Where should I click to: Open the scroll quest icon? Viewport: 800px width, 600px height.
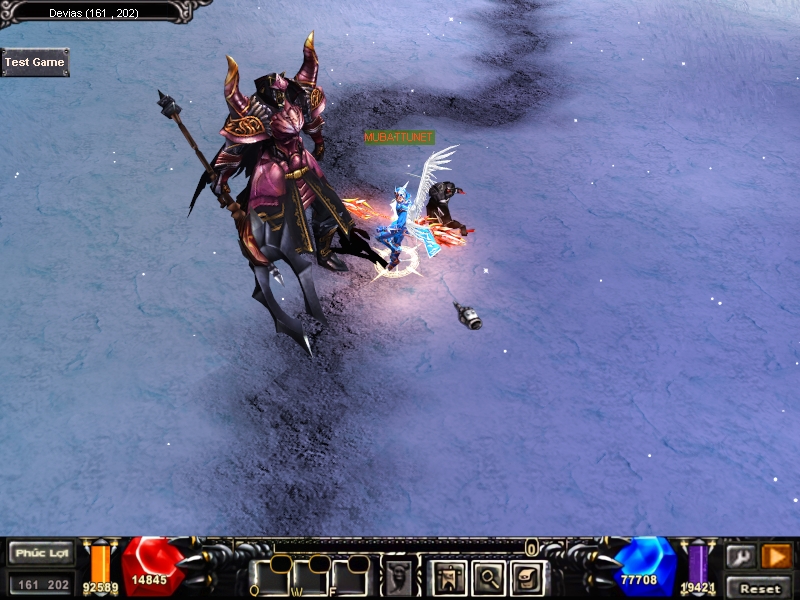pyautogui.click(x=527, y=577)
